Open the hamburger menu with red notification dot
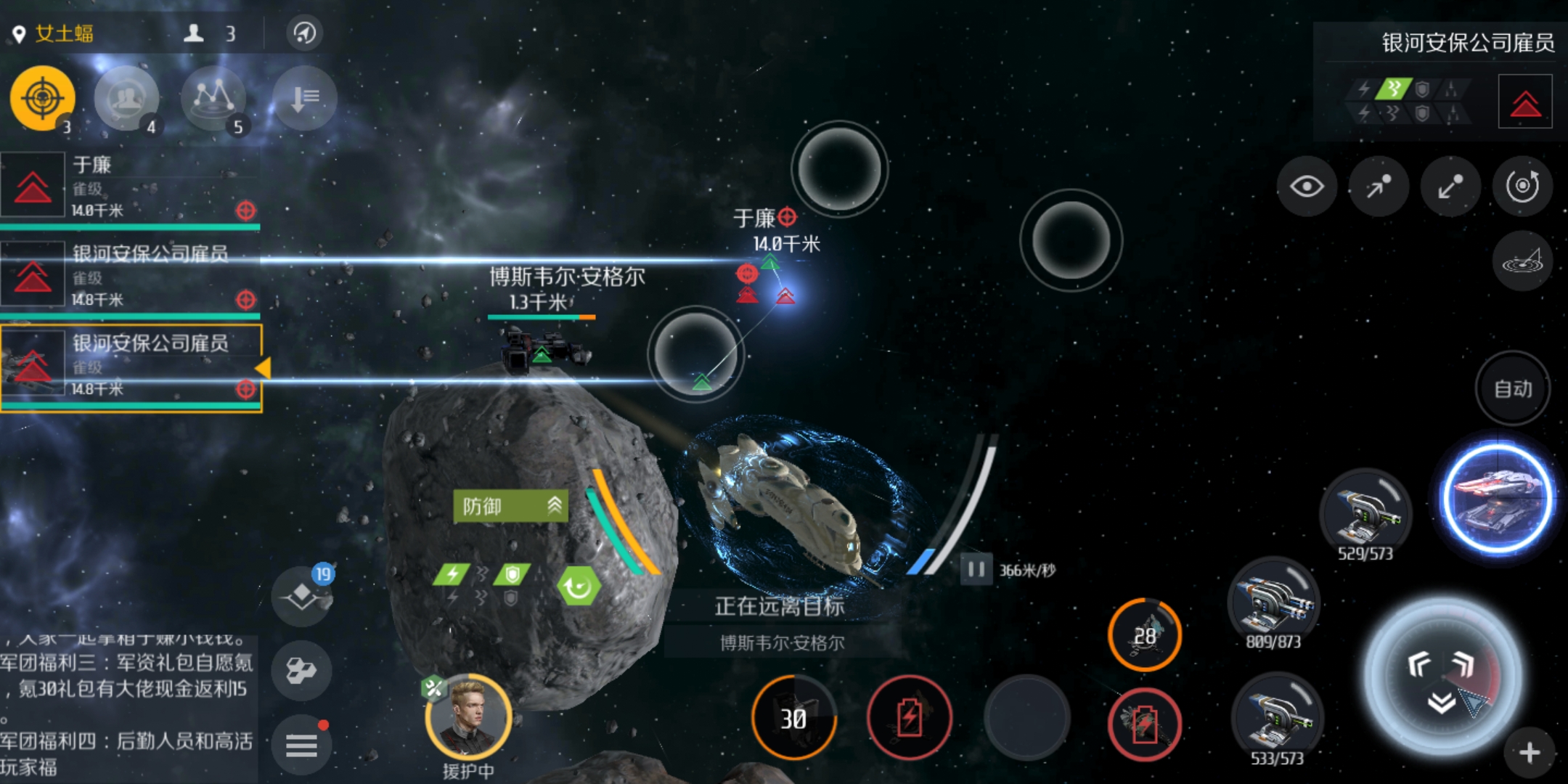 pyautogui.click(x=301, y=744)
